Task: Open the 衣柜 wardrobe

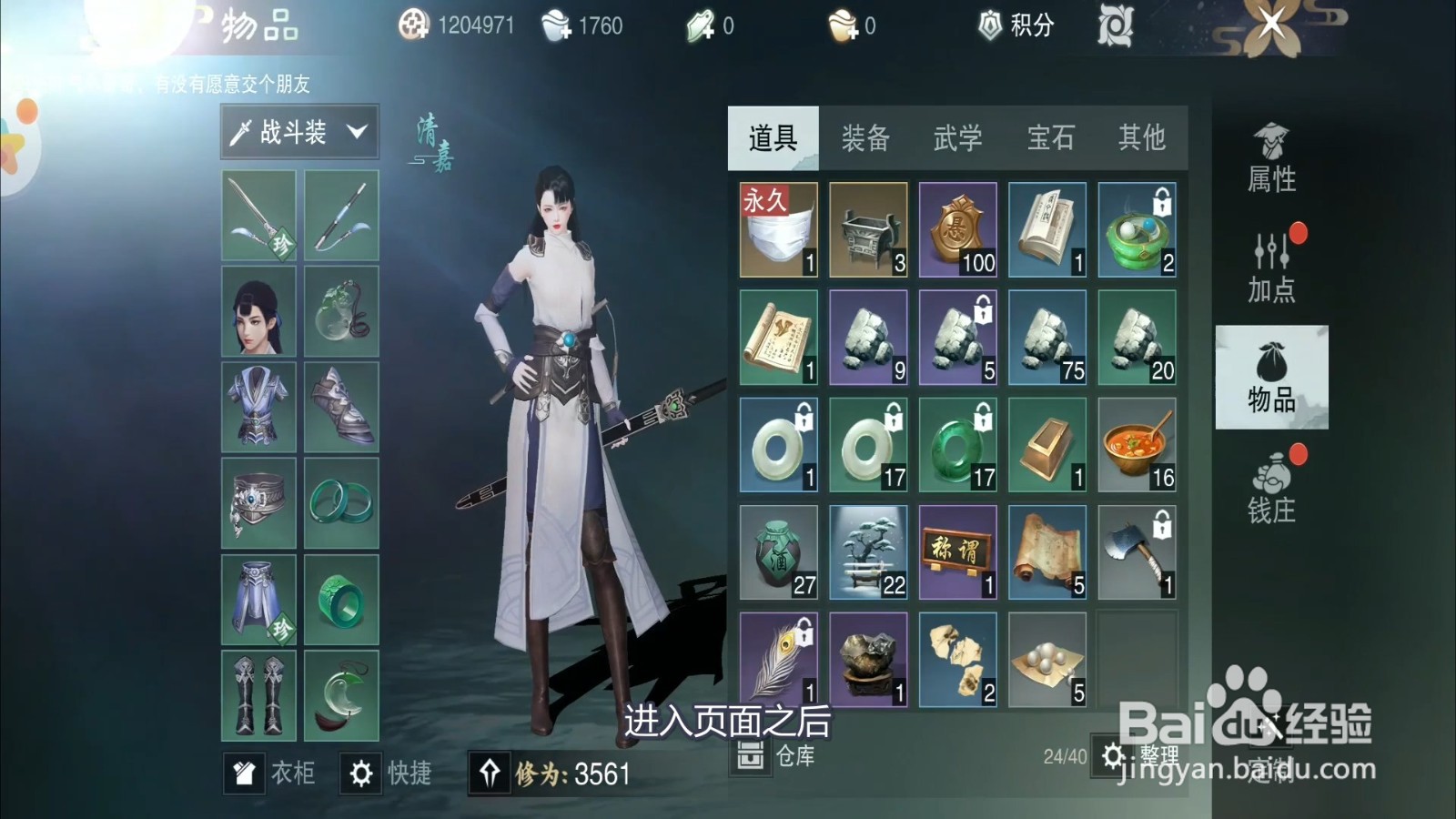Action: tap(273, 773)
